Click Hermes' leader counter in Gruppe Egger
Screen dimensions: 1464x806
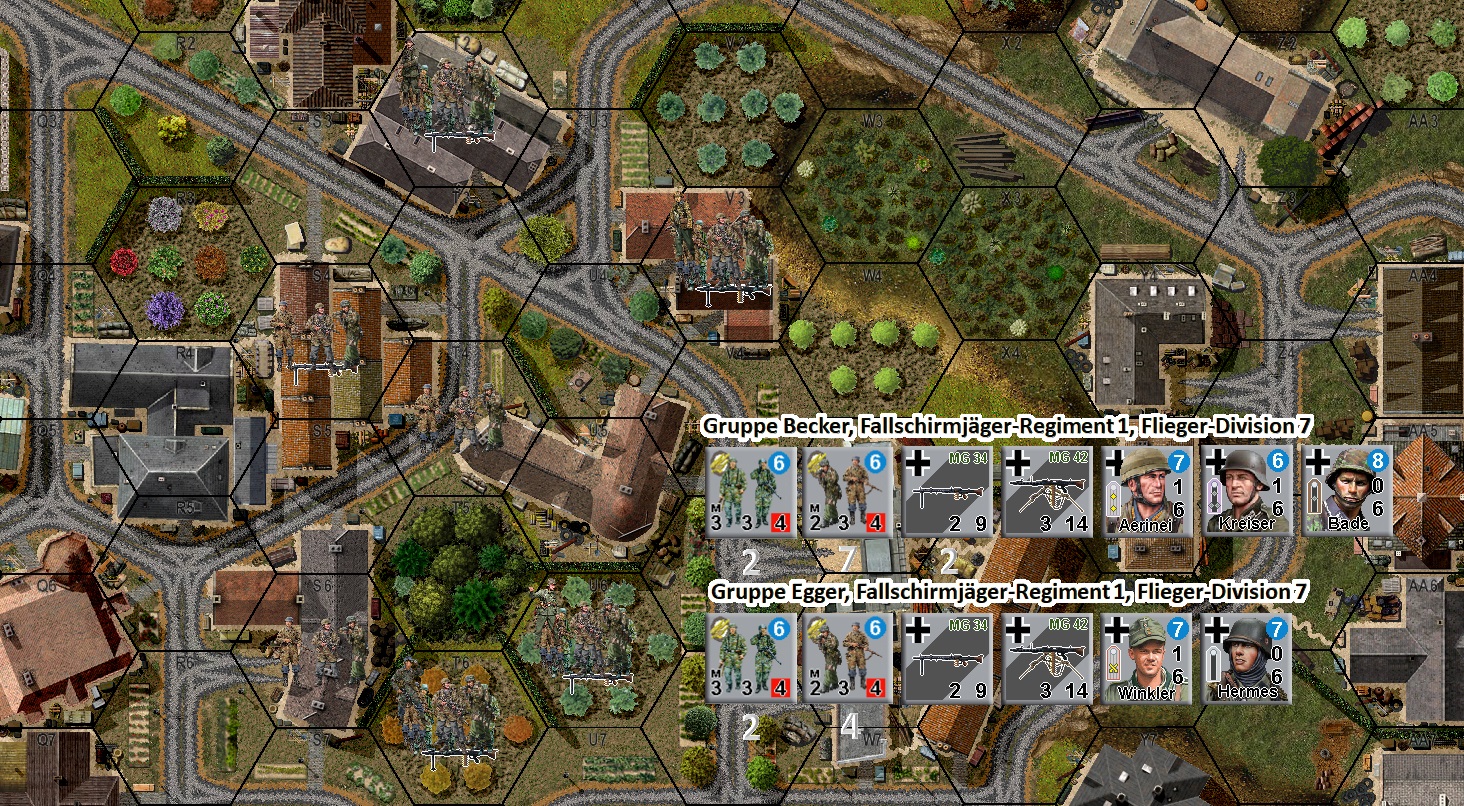(1245, 658)
